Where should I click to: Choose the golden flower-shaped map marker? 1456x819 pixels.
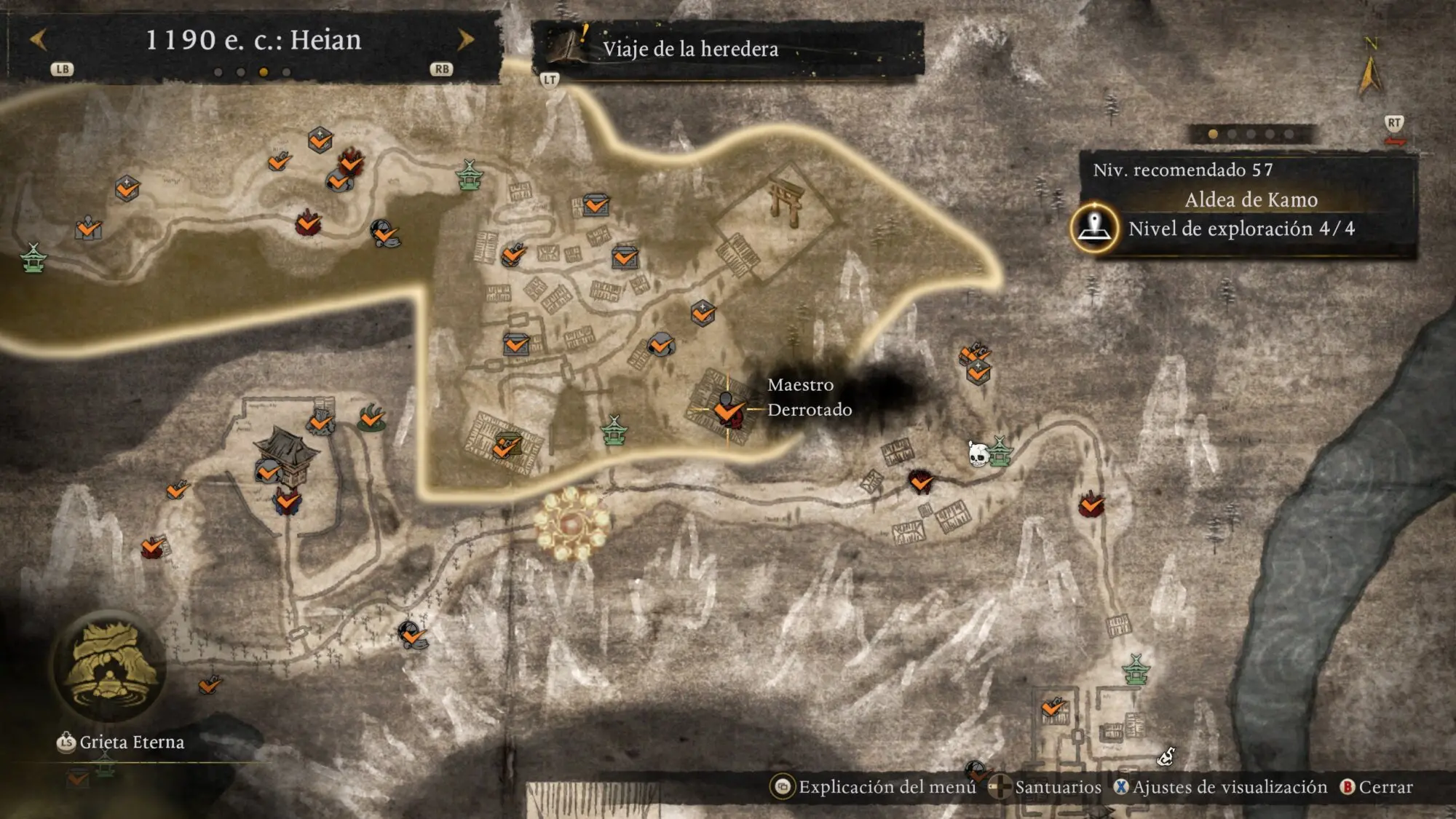click(572, 523)
